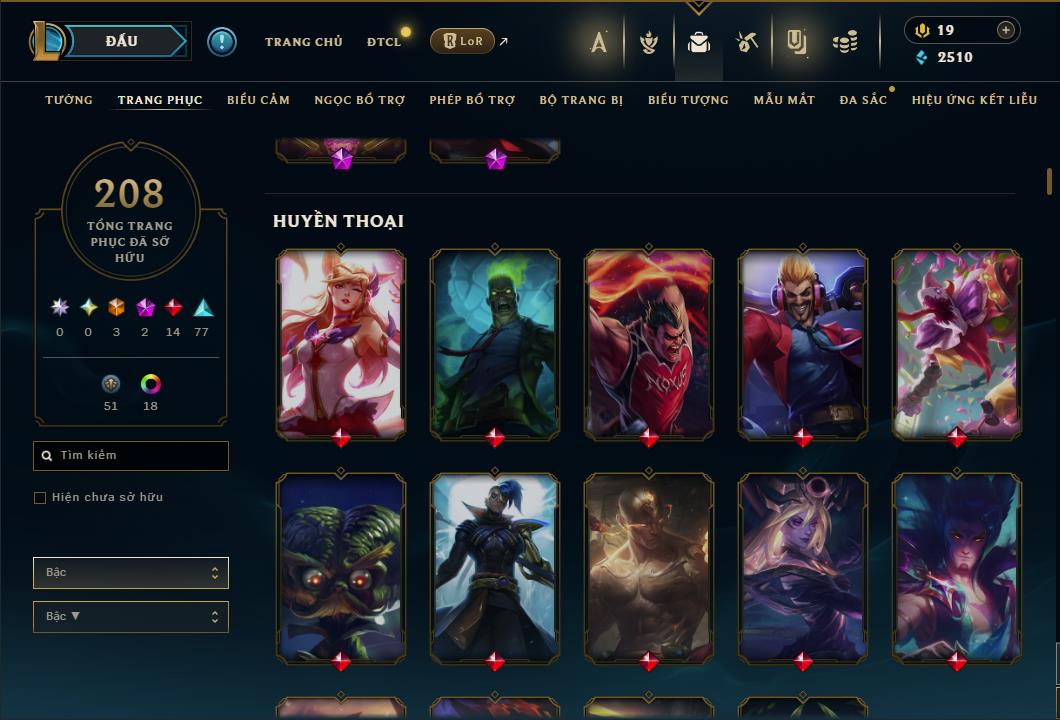Select the Star Guardian Ahri skin card
1060x720 pixels.
coord(341,343)
